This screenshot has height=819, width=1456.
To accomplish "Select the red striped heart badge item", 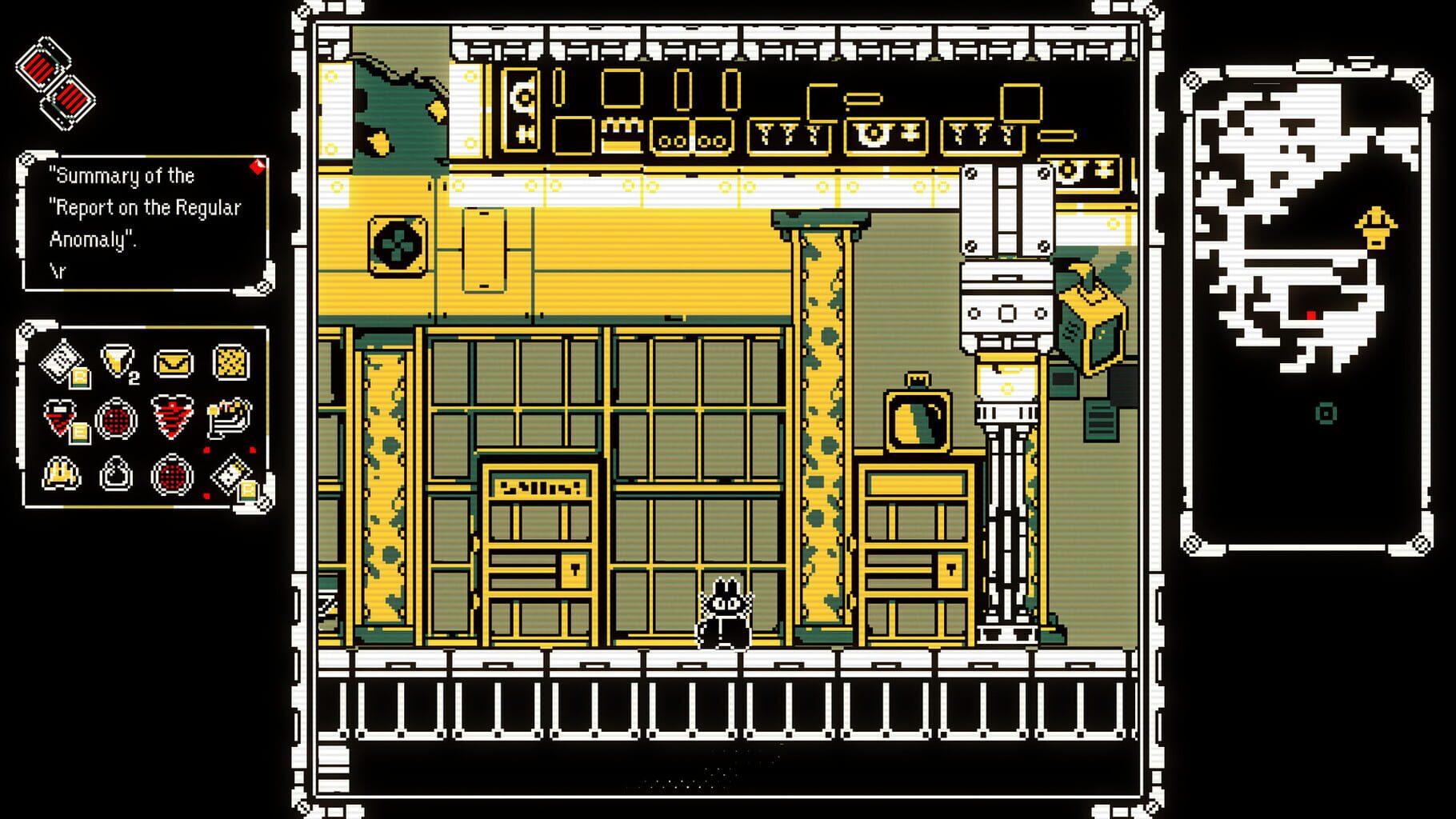I will pos(171,418).
